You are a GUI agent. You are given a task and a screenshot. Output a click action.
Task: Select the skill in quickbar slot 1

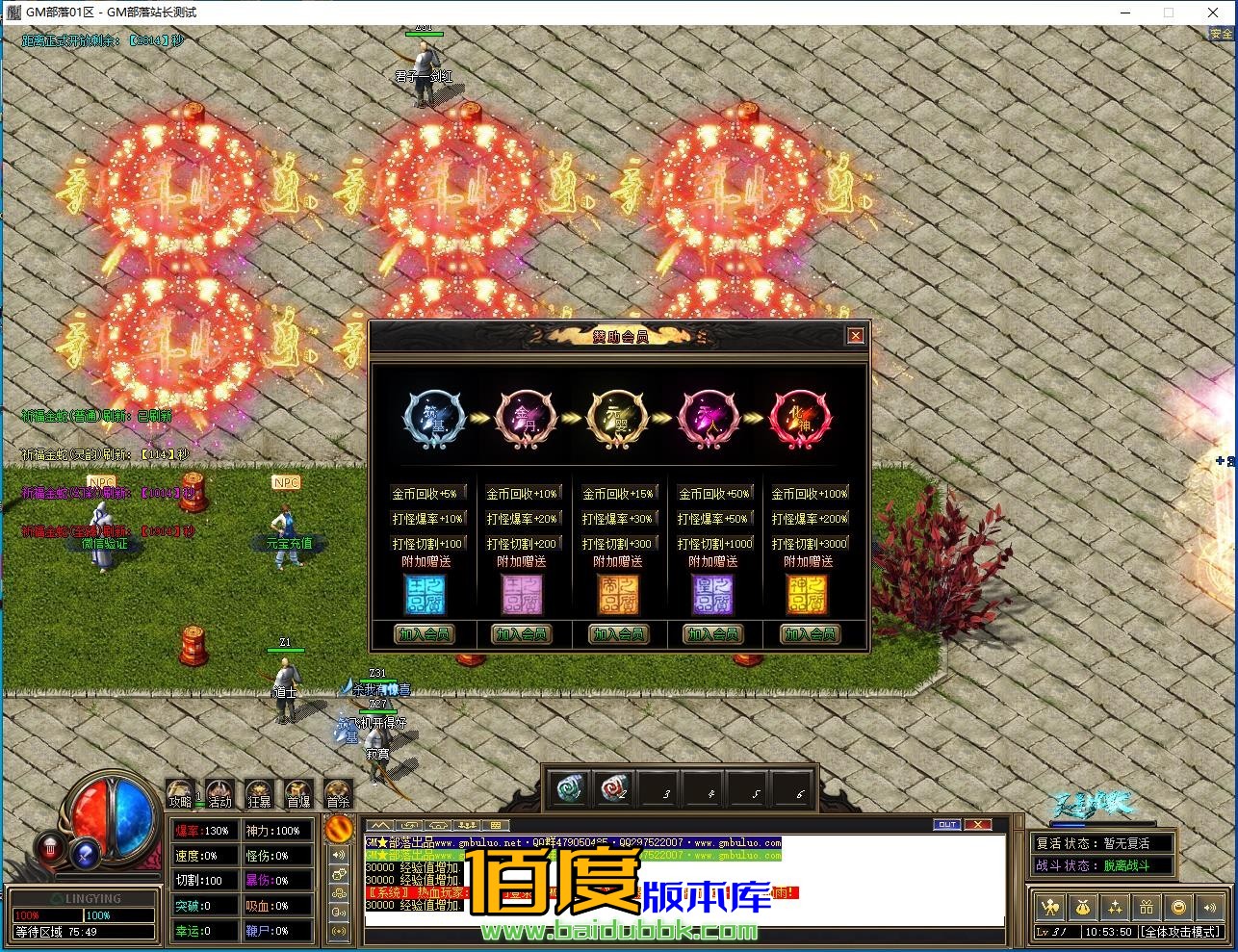[x=570, y=787]
